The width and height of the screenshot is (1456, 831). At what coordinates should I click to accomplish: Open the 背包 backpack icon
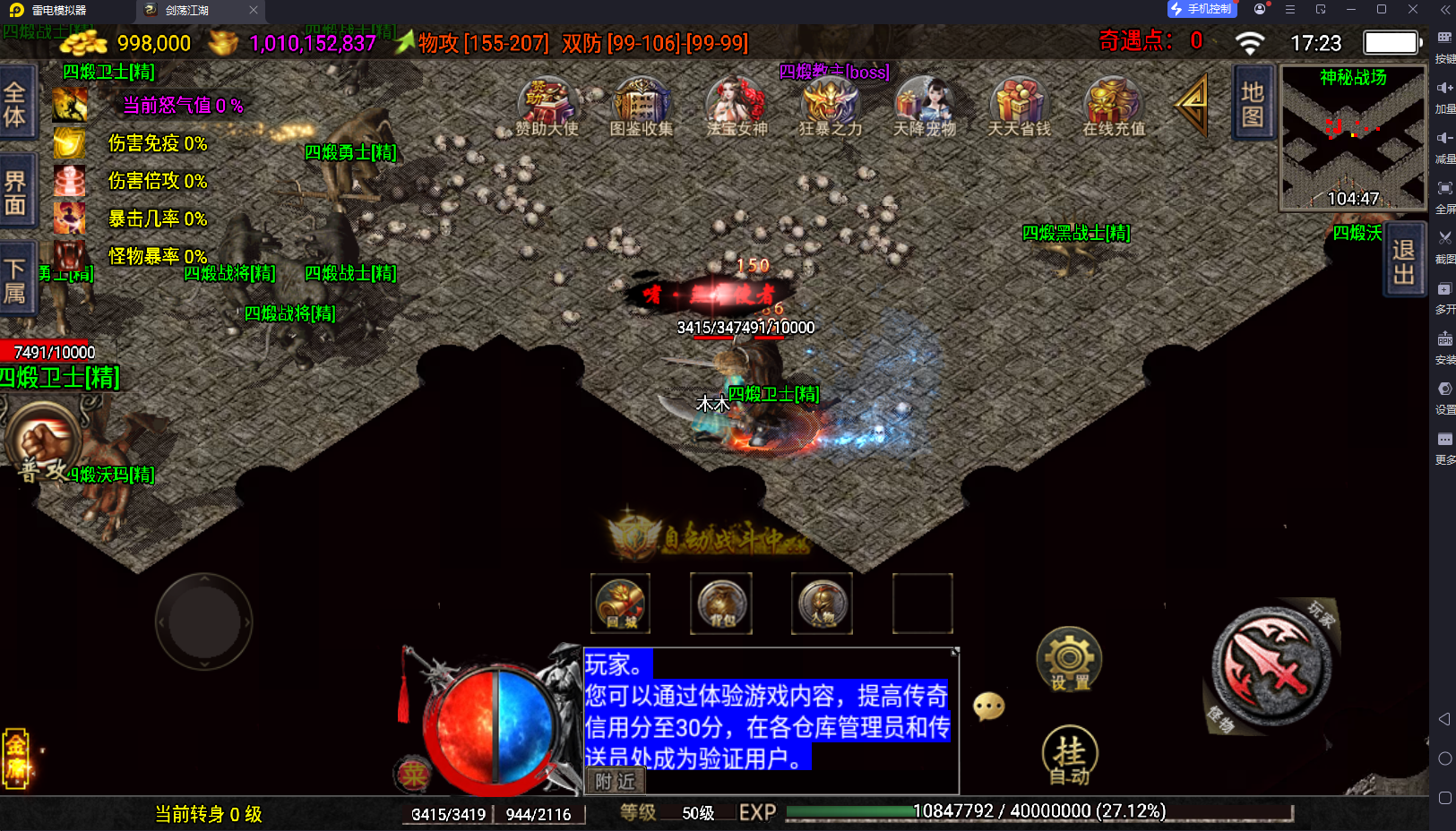tap(722, 604)
